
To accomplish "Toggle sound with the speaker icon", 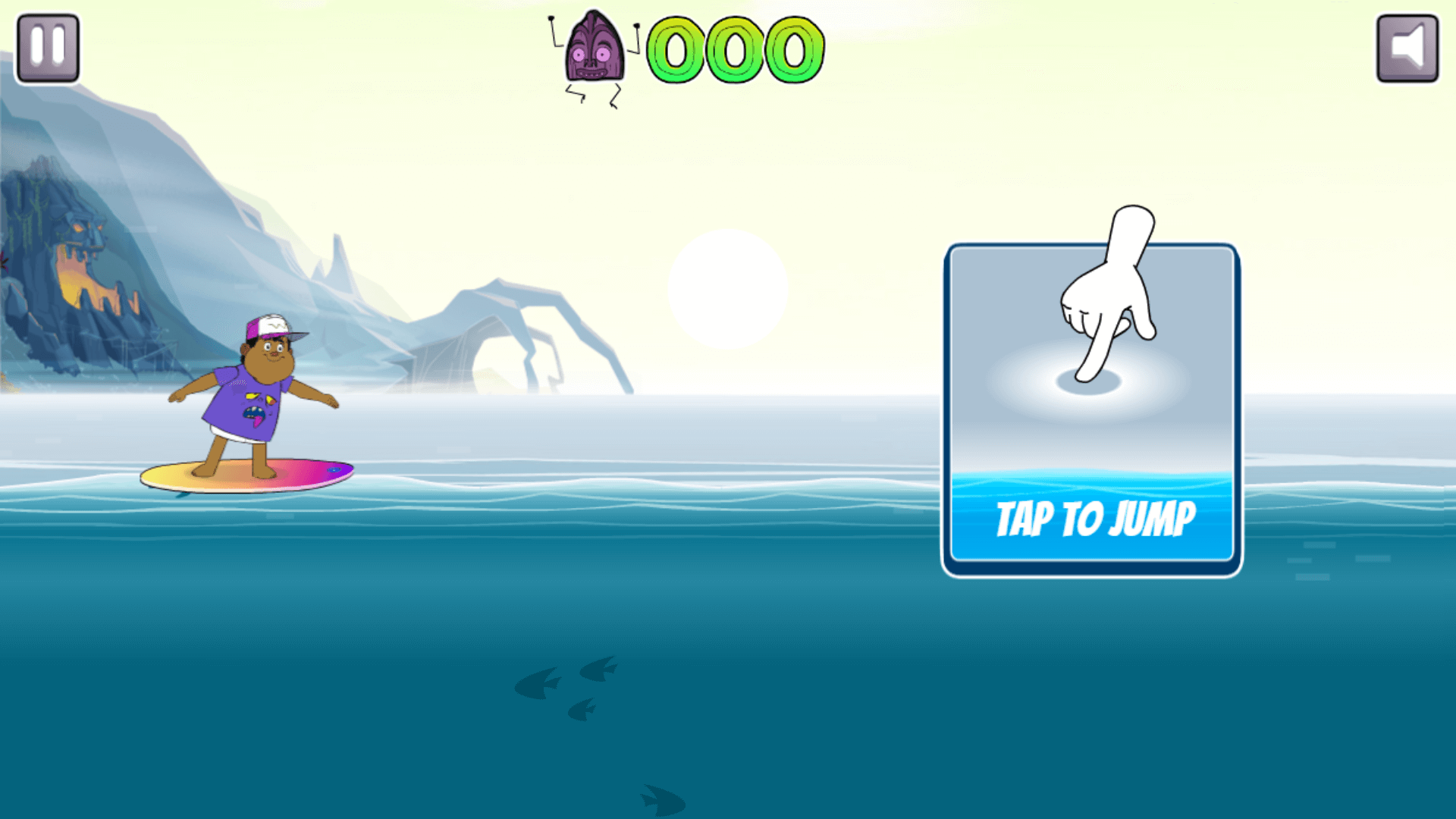I will pyautogui.click(x=1407, y=48).
